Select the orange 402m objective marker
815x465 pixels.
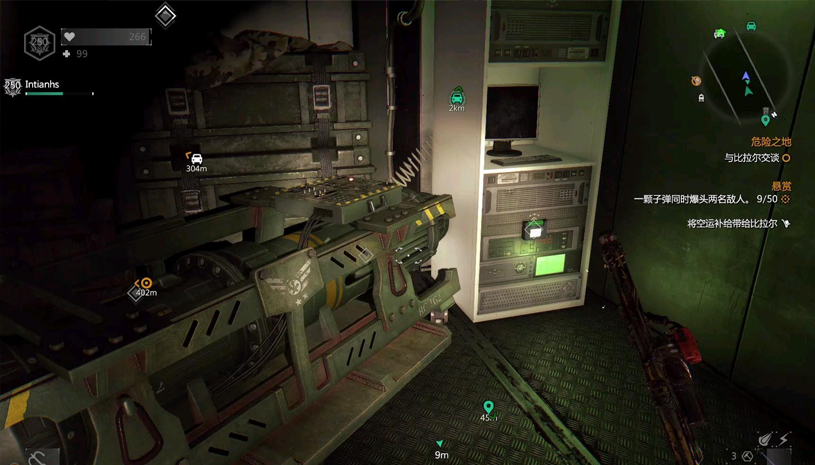pos(146,284)
